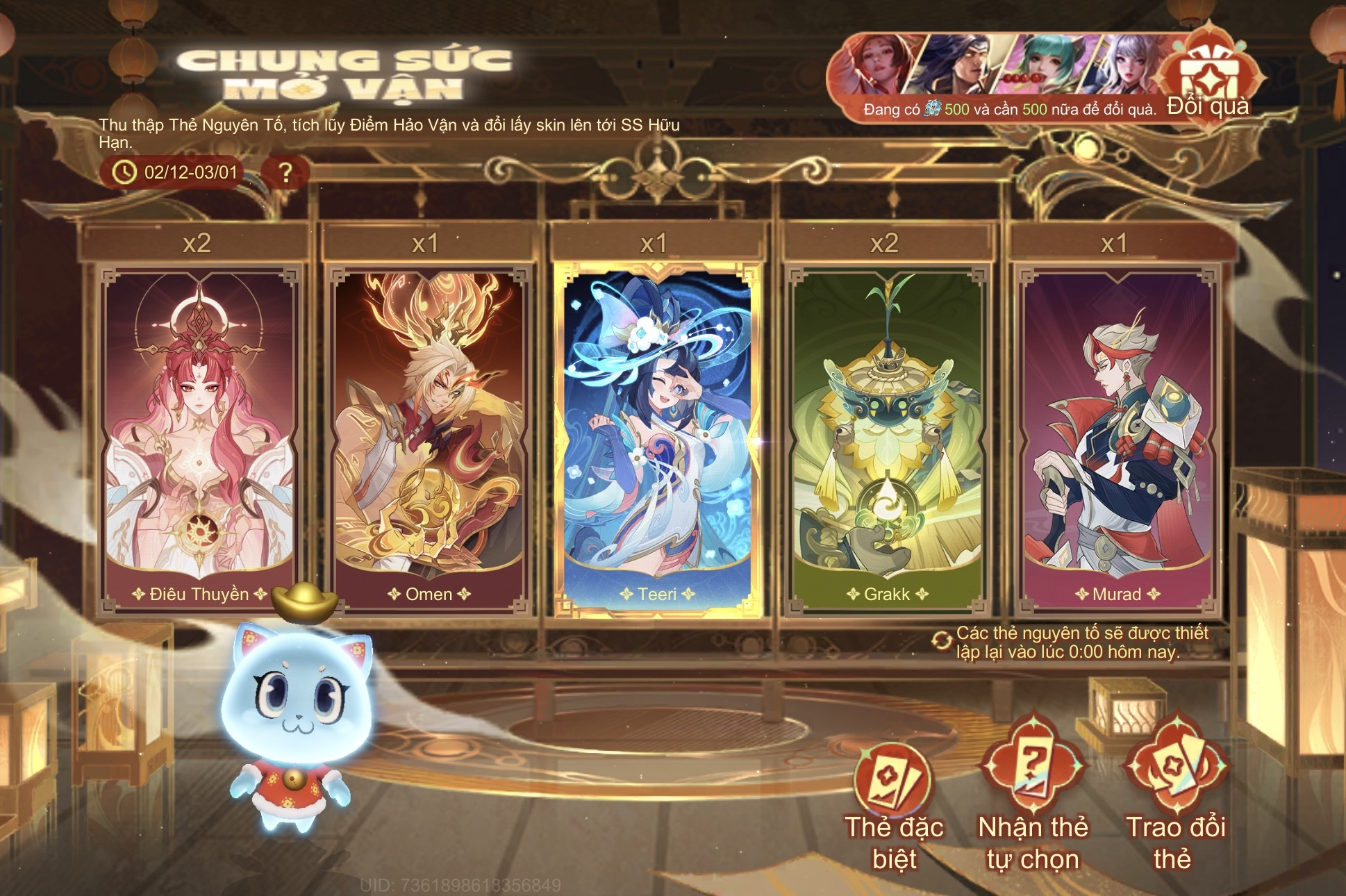Open Trao đổi thẻ card trading
The height and width of the screenshot is (896, 1346).
[1175, 806]
